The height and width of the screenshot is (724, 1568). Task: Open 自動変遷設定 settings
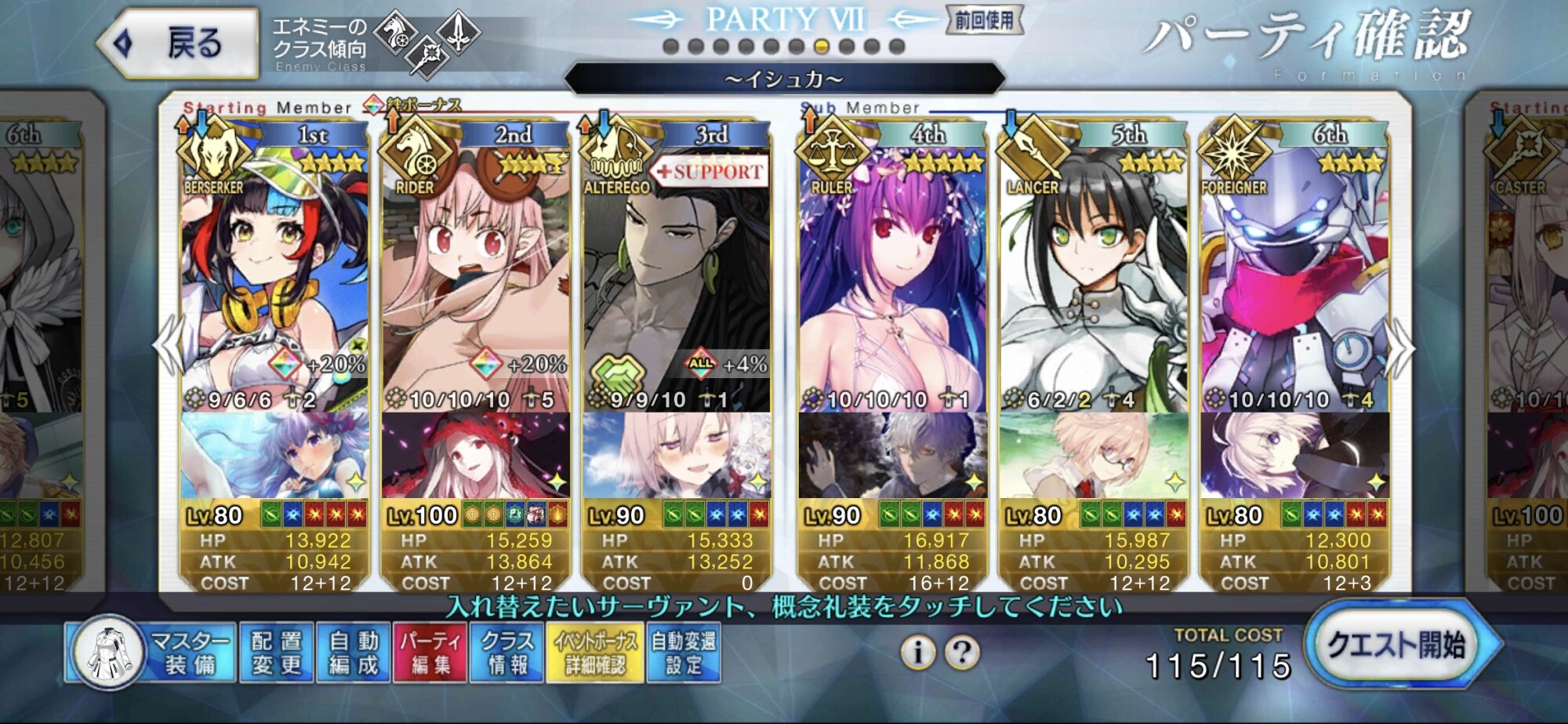point(683,653)
